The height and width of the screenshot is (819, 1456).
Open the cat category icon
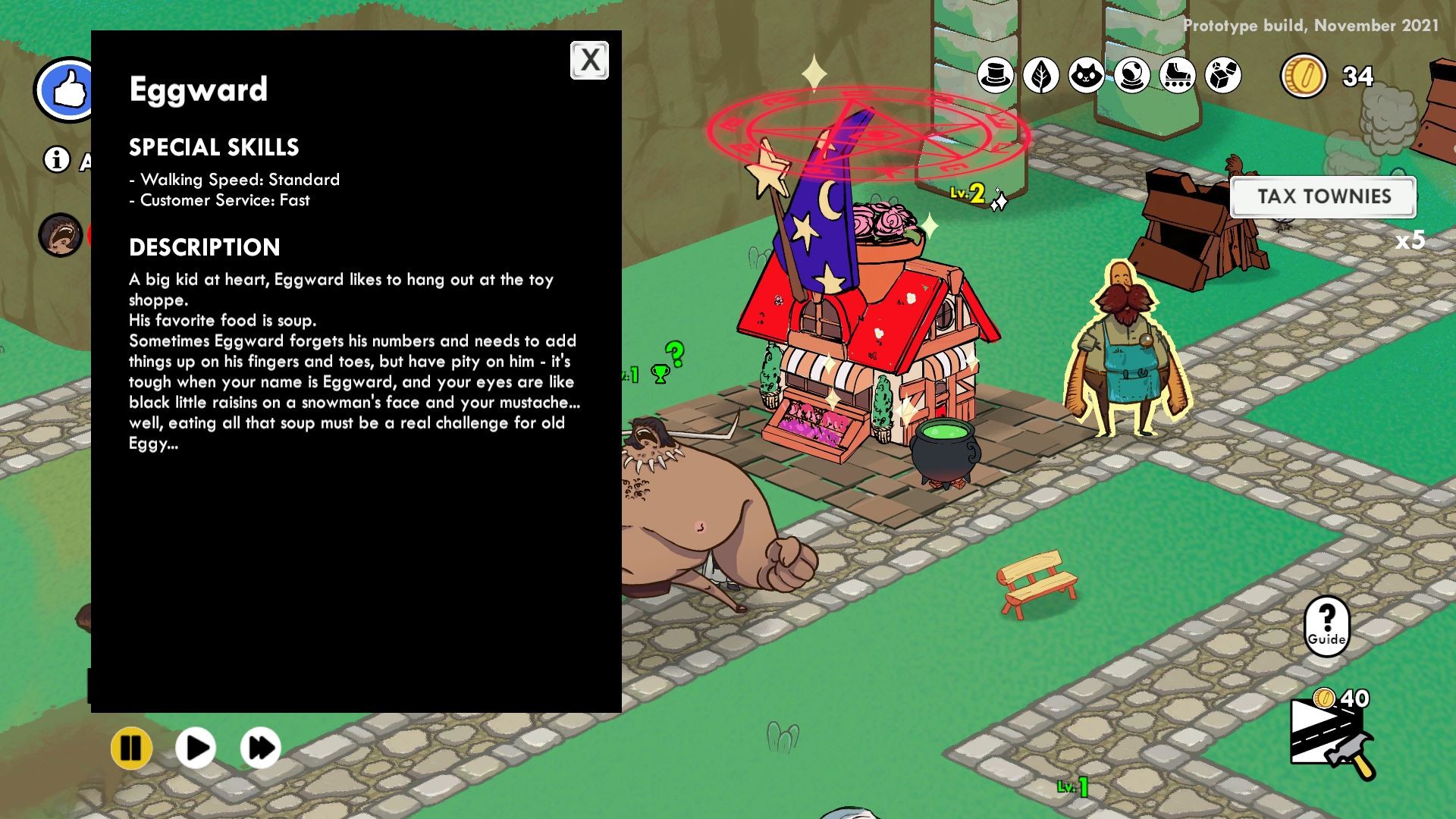[x=1086, y=76]
